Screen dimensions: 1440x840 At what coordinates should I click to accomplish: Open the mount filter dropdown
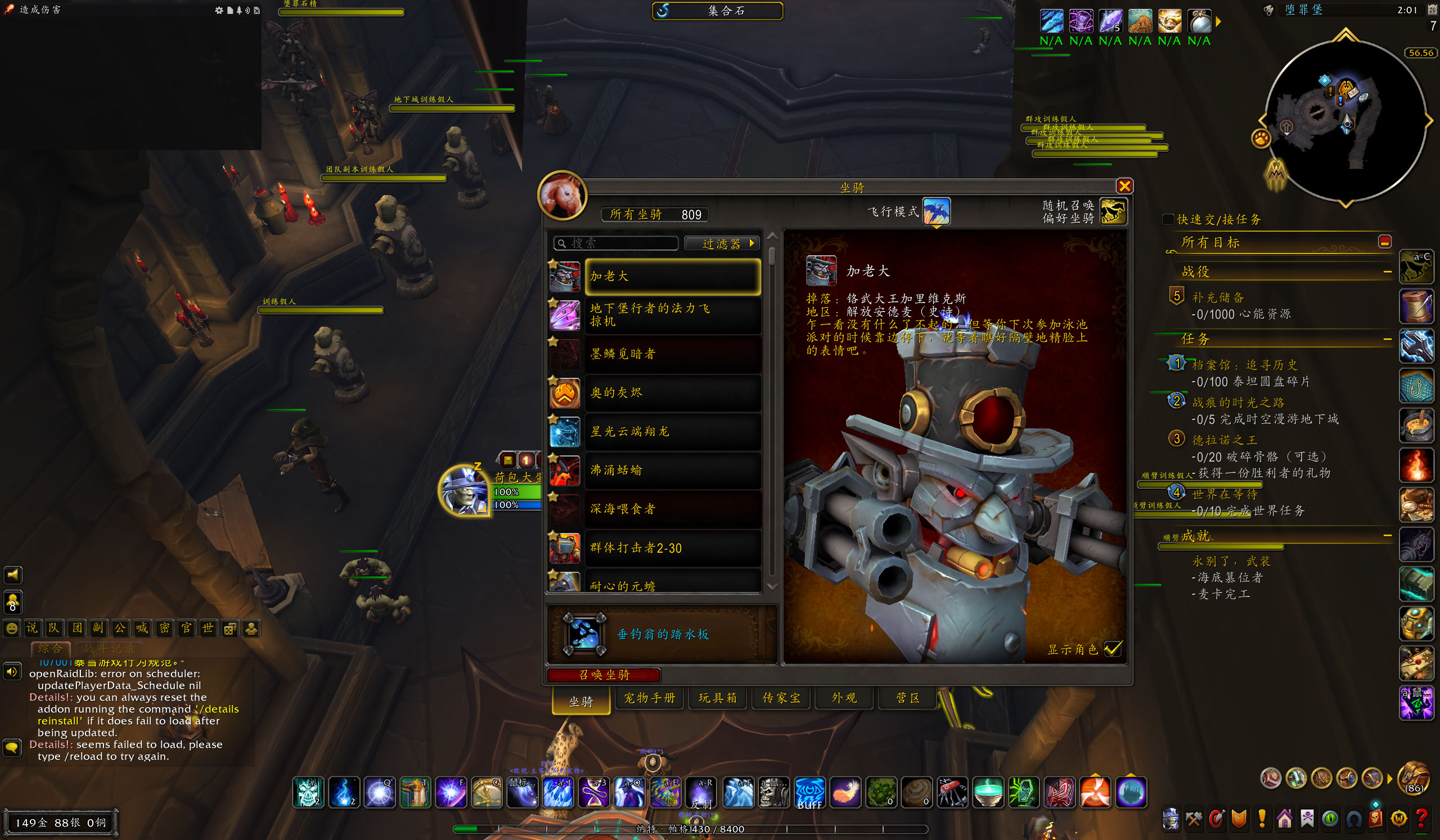(x=722, y=244)
